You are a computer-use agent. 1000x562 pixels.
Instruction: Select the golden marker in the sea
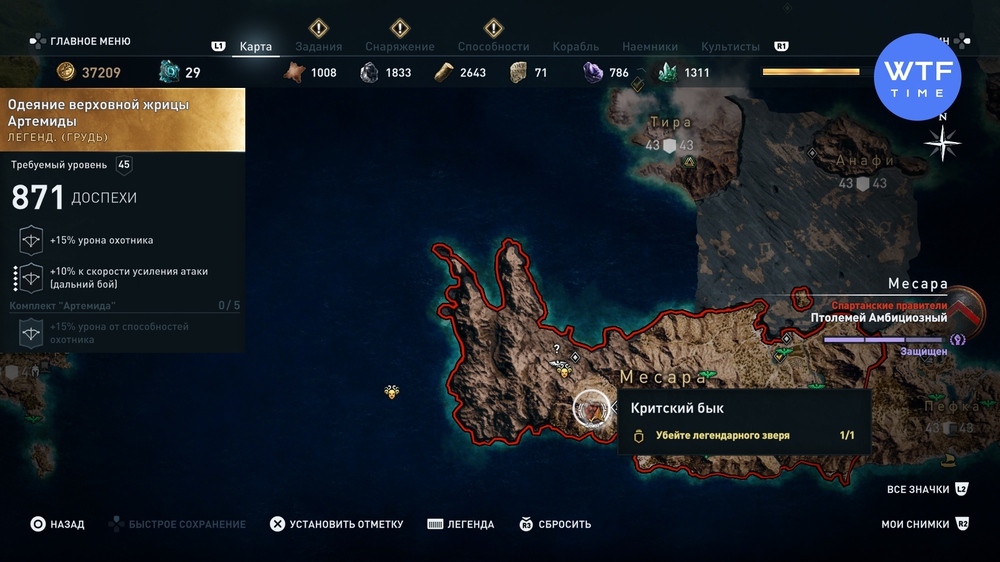(x=392, y=391)
